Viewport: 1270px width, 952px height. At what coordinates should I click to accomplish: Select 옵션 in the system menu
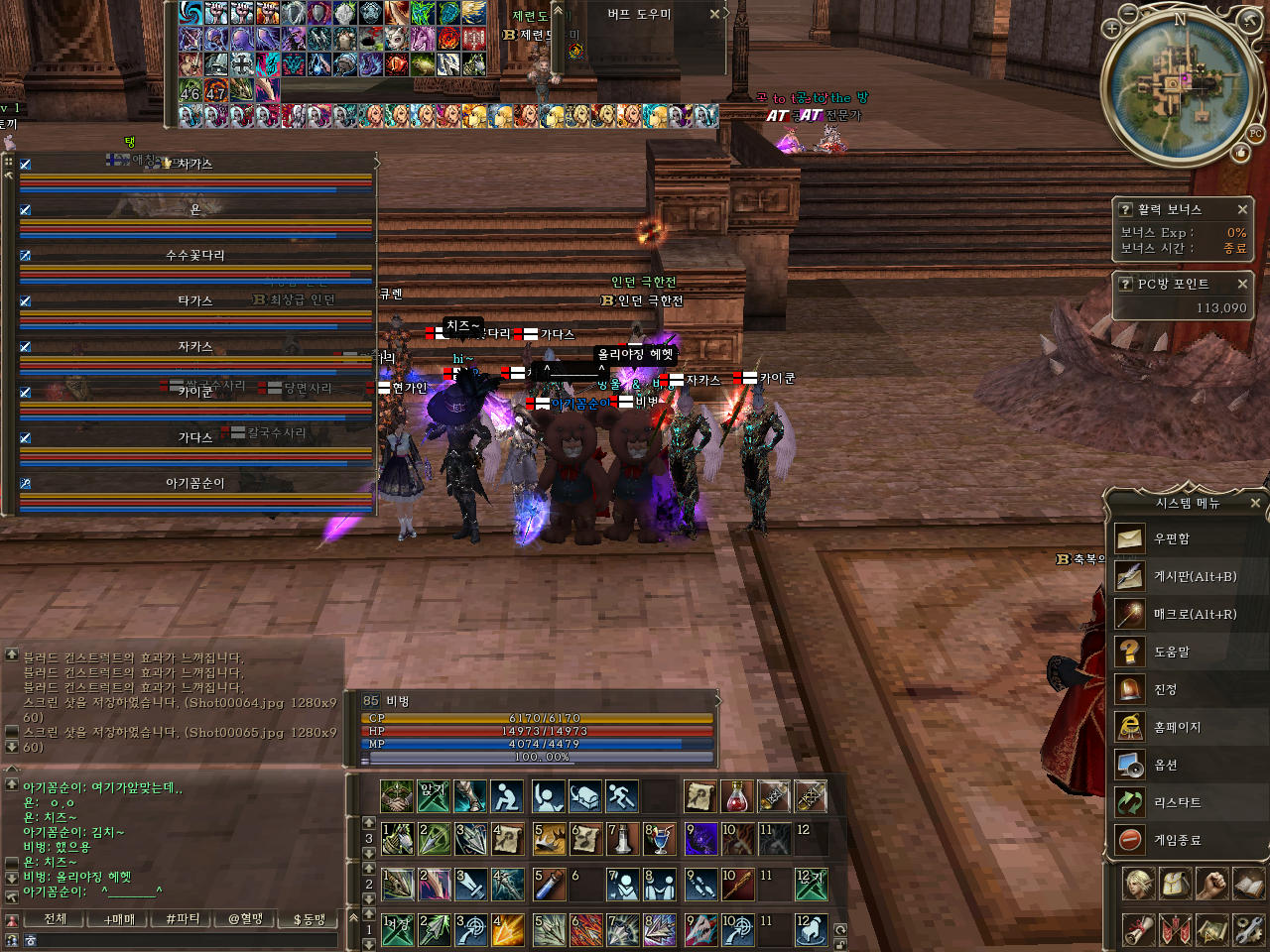tap(1165, 765)
